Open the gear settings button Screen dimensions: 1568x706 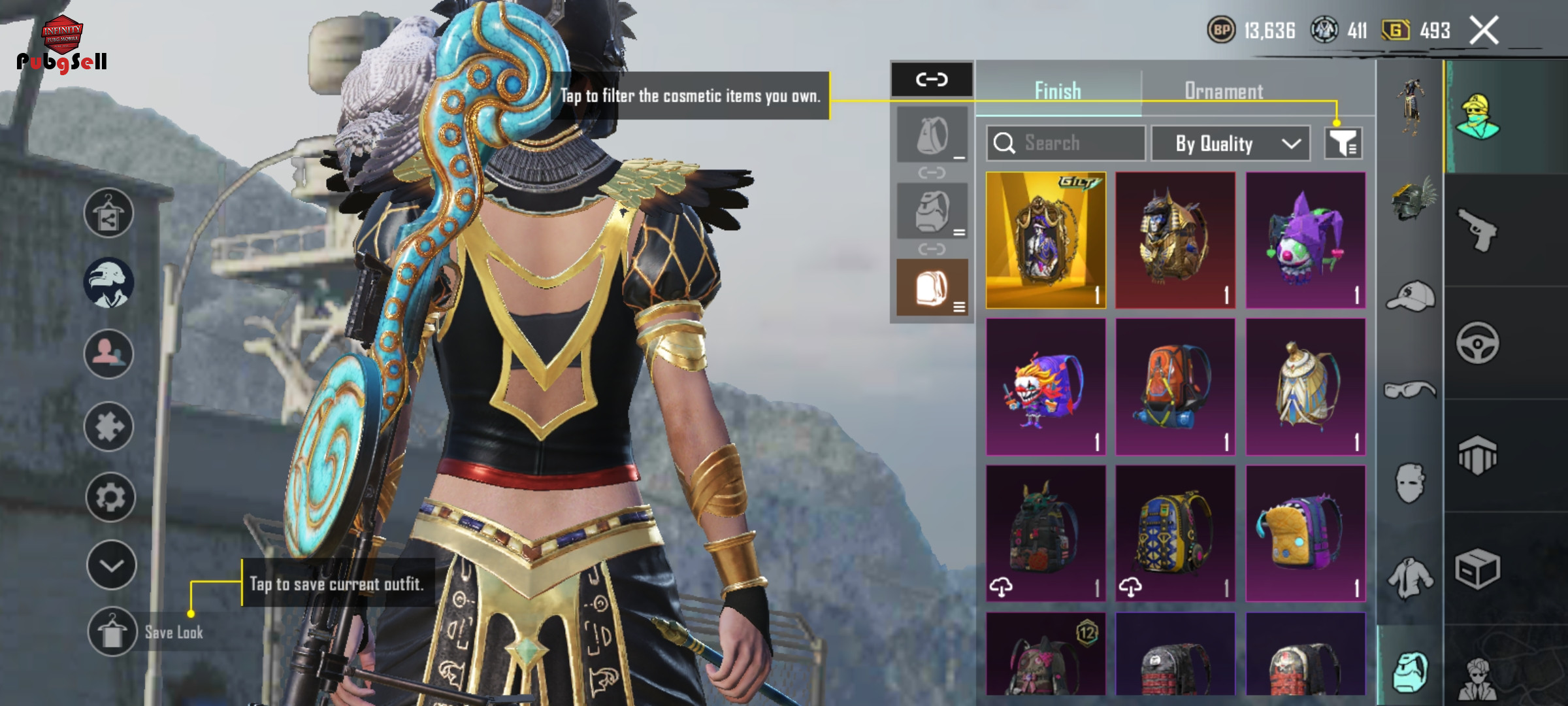[x=110, y=497]
